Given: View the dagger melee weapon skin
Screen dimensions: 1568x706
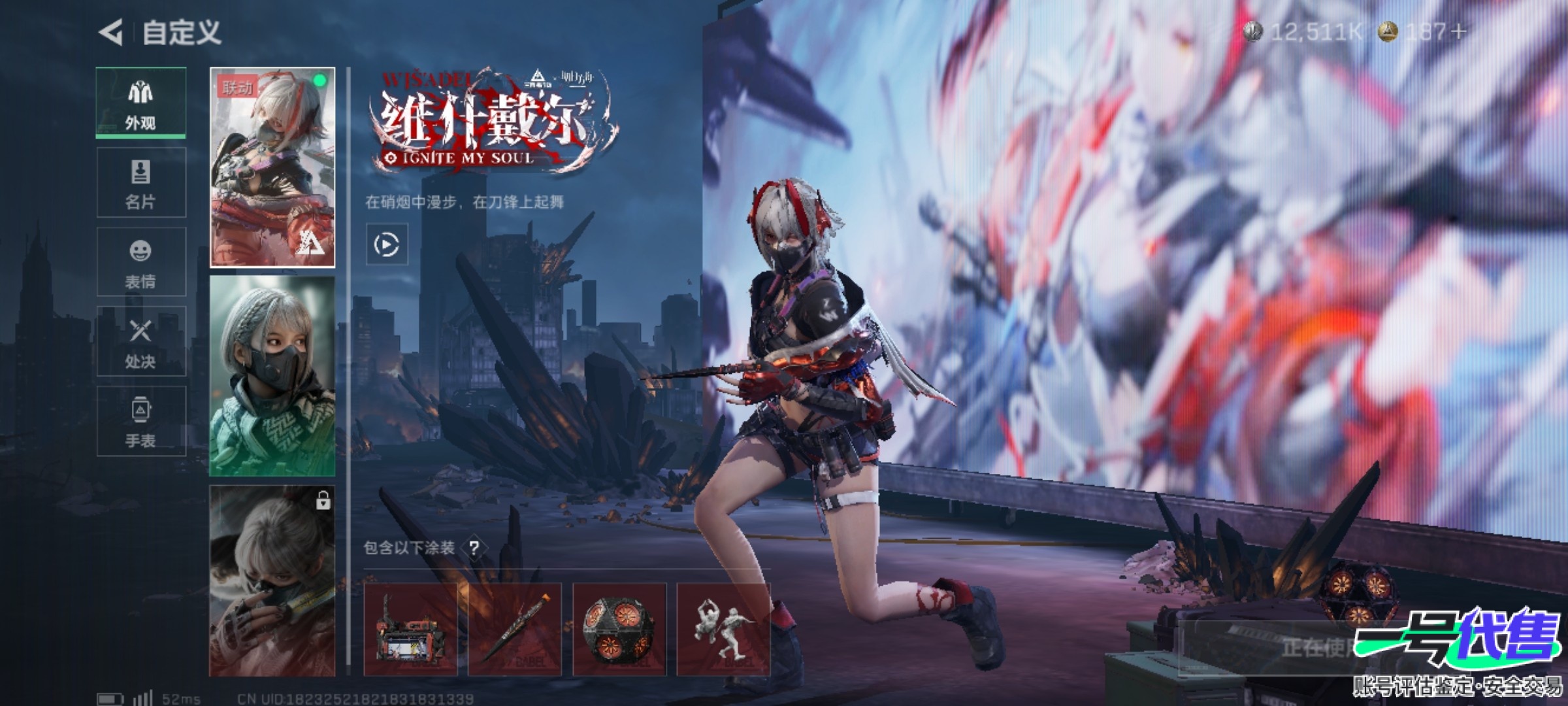Looking at the screenshot, I should [515, 630].
